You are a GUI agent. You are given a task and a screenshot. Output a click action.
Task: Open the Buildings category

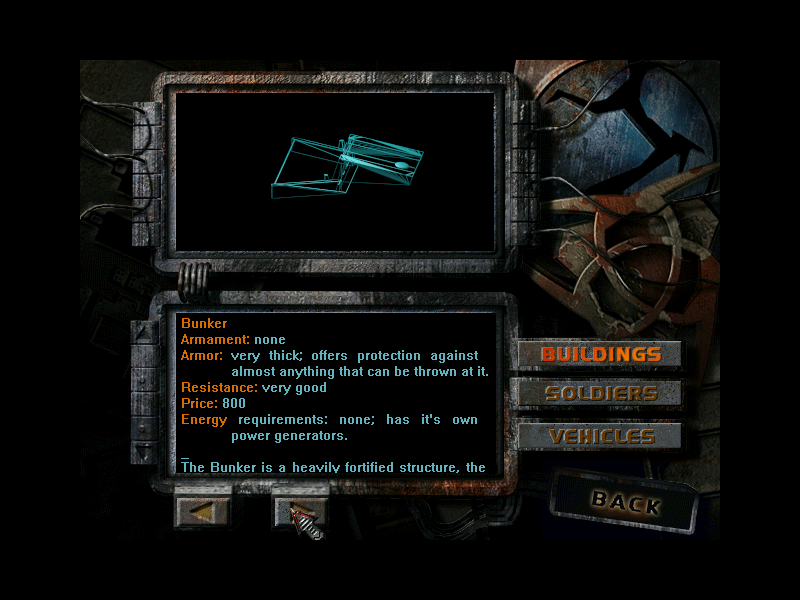600,354
